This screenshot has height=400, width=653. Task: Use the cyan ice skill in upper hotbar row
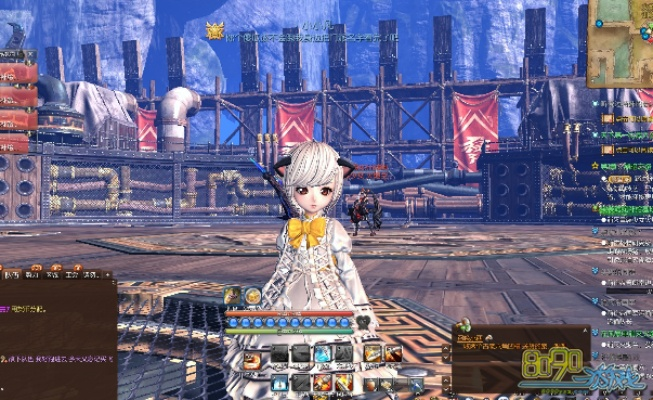click(x=322, y=353)
